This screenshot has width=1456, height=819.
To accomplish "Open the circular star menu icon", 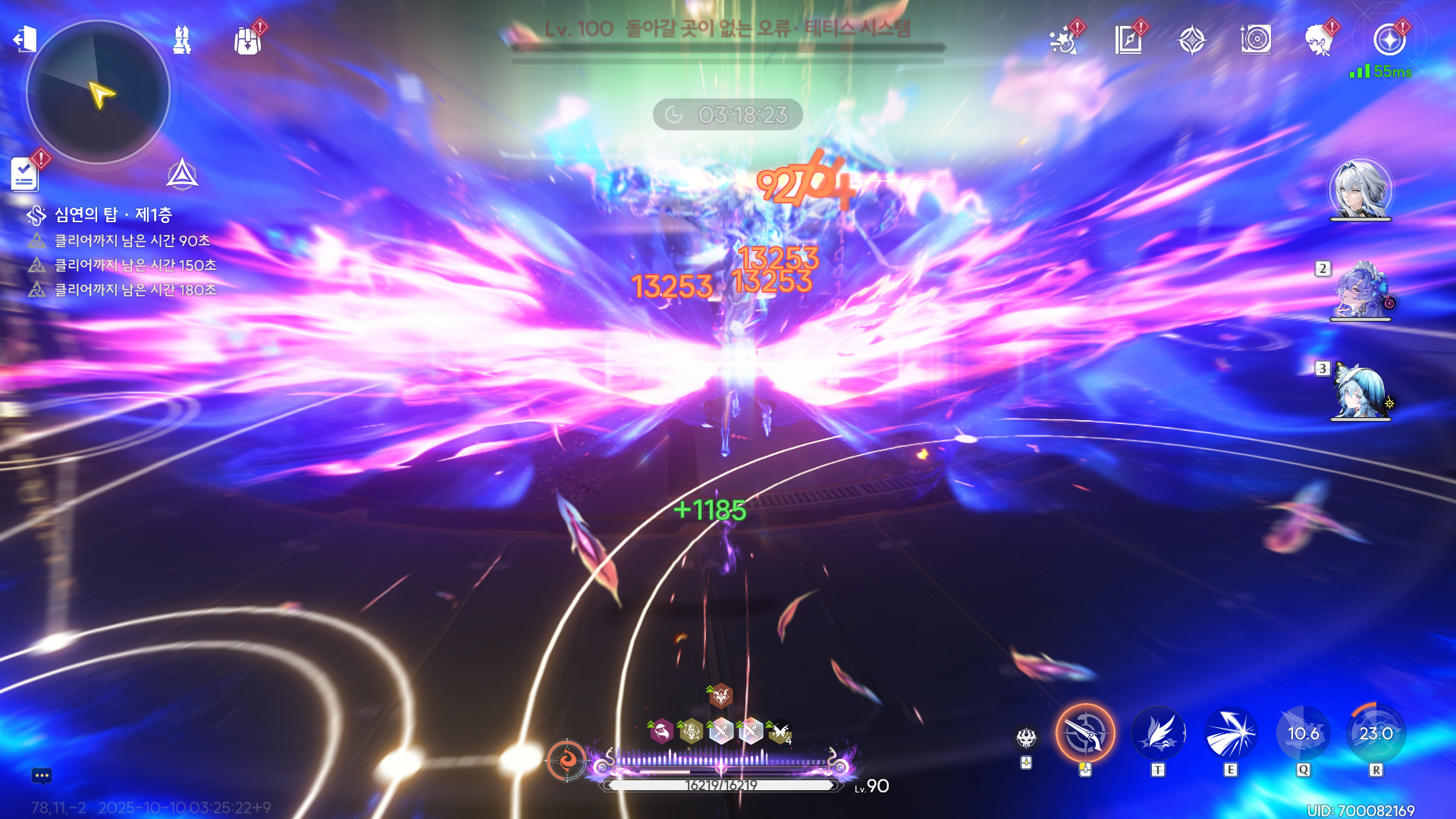I will (1389, 40).
